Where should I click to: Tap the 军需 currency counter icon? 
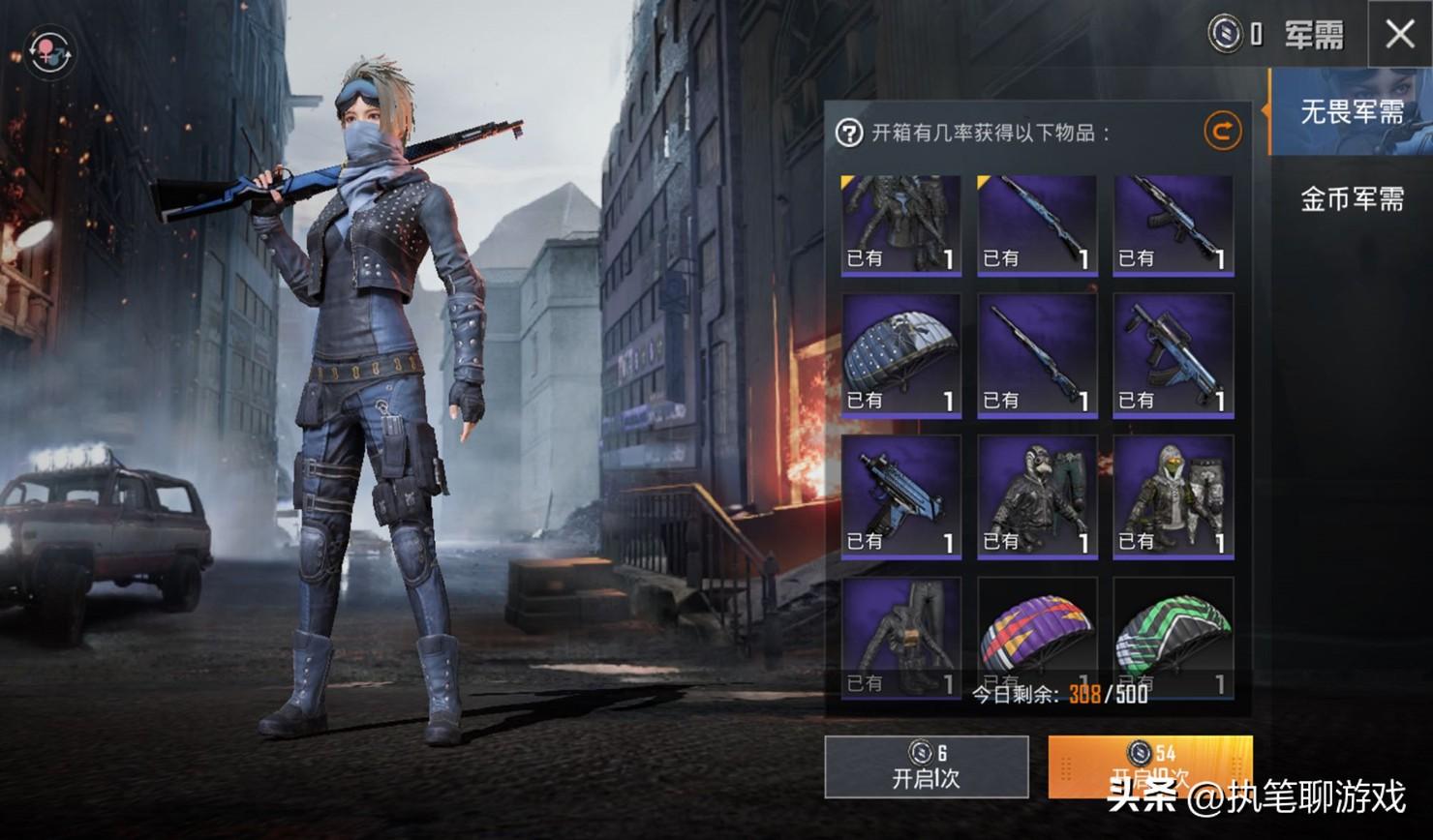(x=1225, y=35)
